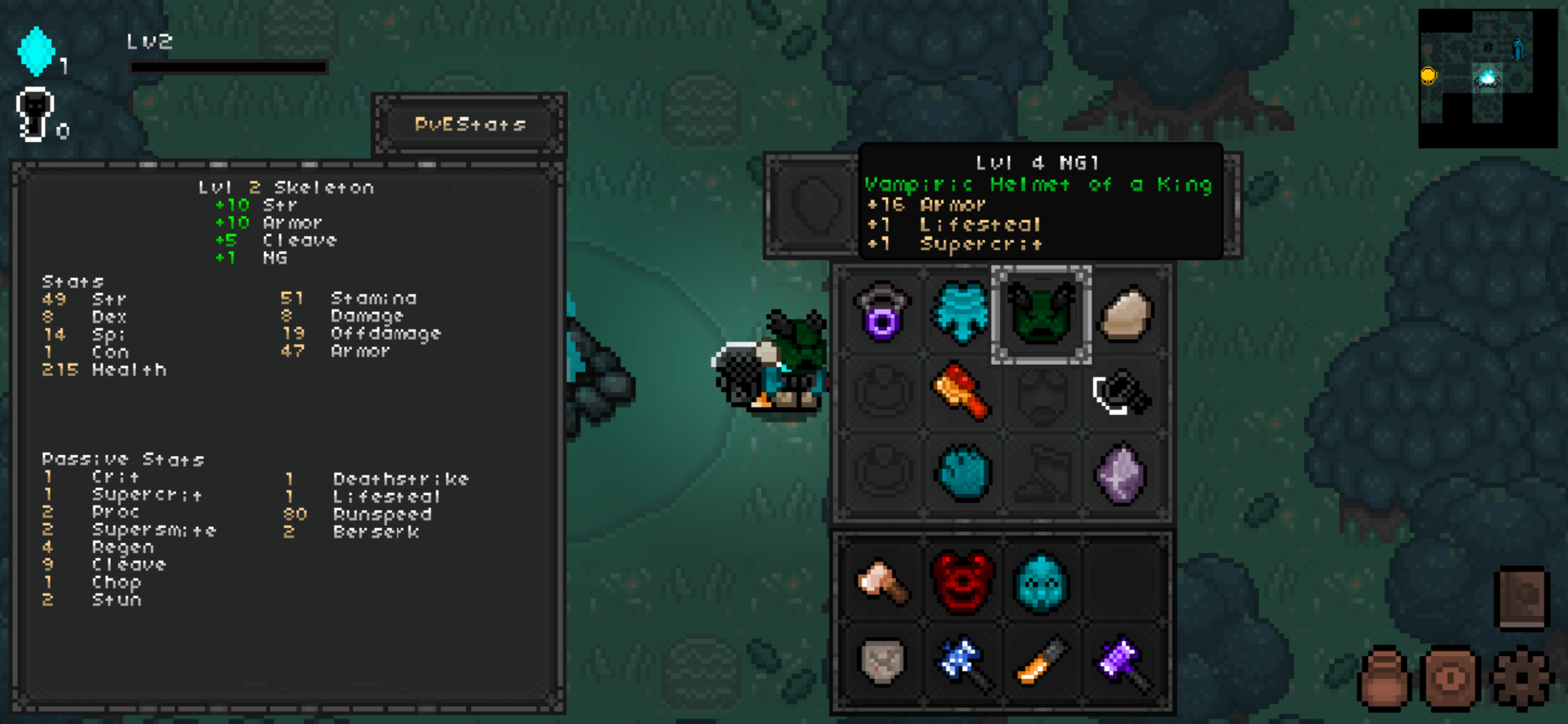The height and width of the screenshot is (724, 1568).
Task: Pick the cyan helmet in the bag
Action: [1041, 582]
